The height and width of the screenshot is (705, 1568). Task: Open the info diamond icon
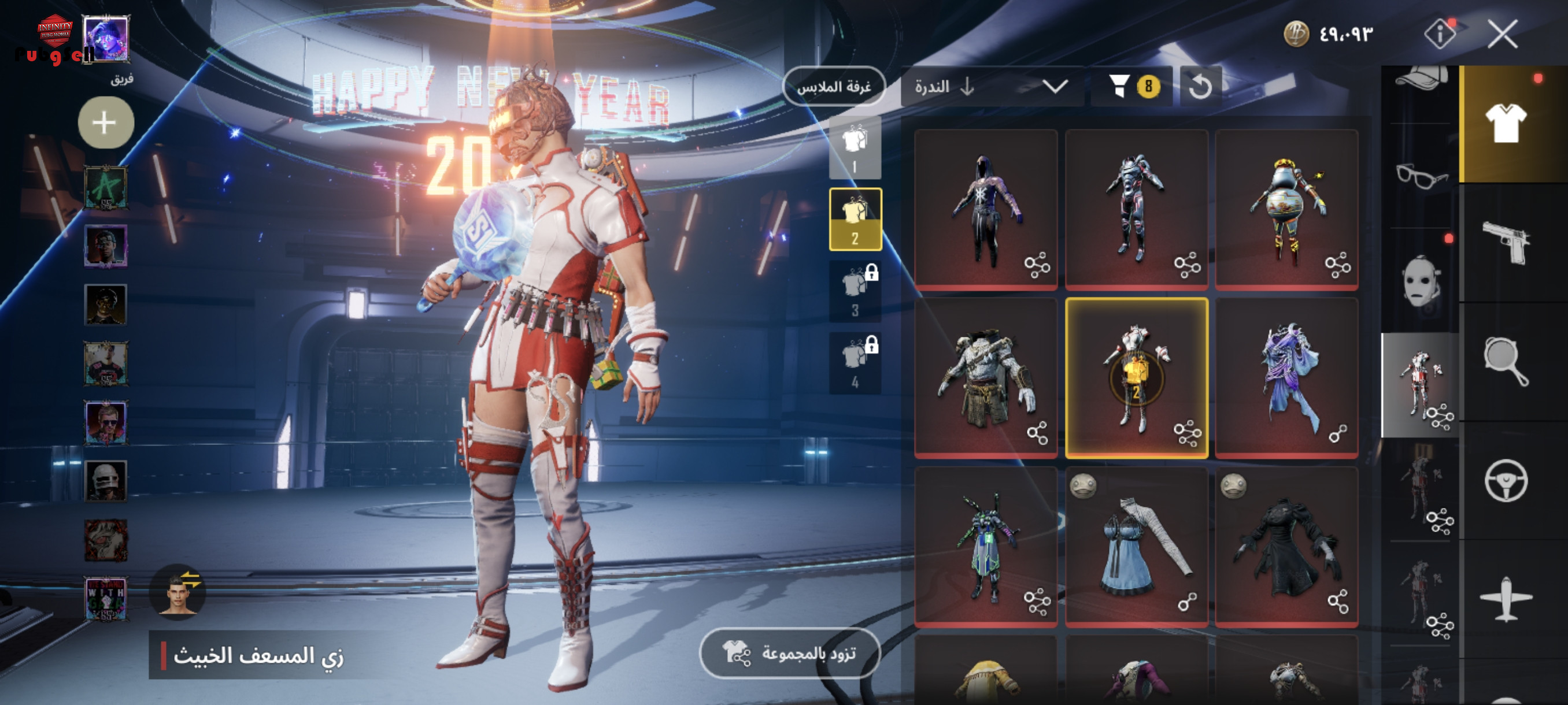pos(1440,34)
